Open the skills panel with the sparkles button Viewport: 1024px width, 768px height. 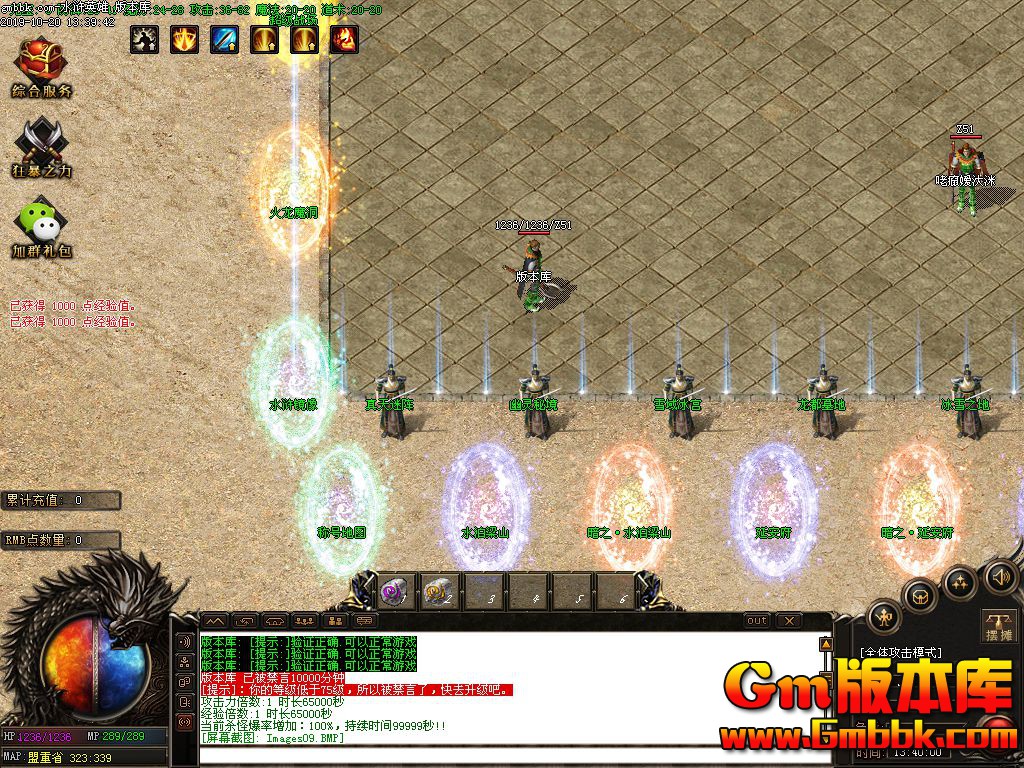point(960,581)
